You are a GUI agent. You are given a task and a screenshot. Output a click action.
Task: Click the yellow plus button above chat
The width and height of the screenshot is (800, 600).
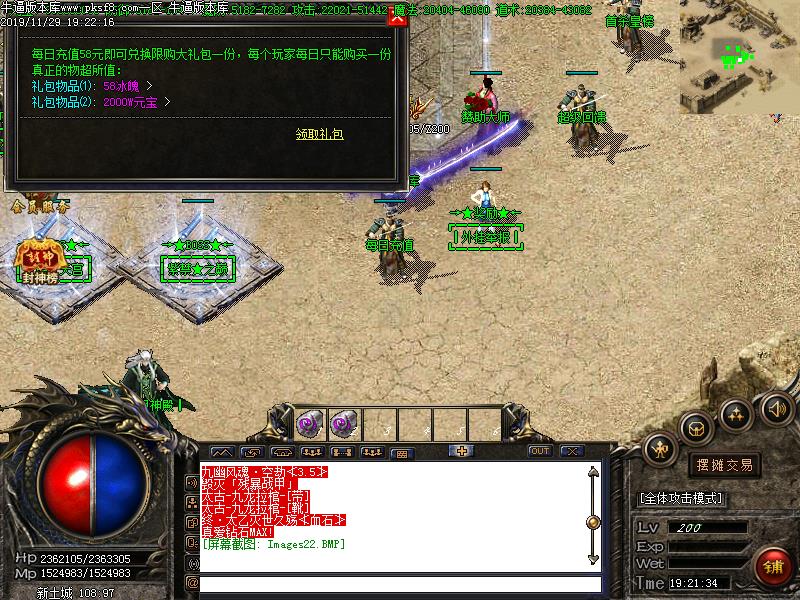coord(462,451)
